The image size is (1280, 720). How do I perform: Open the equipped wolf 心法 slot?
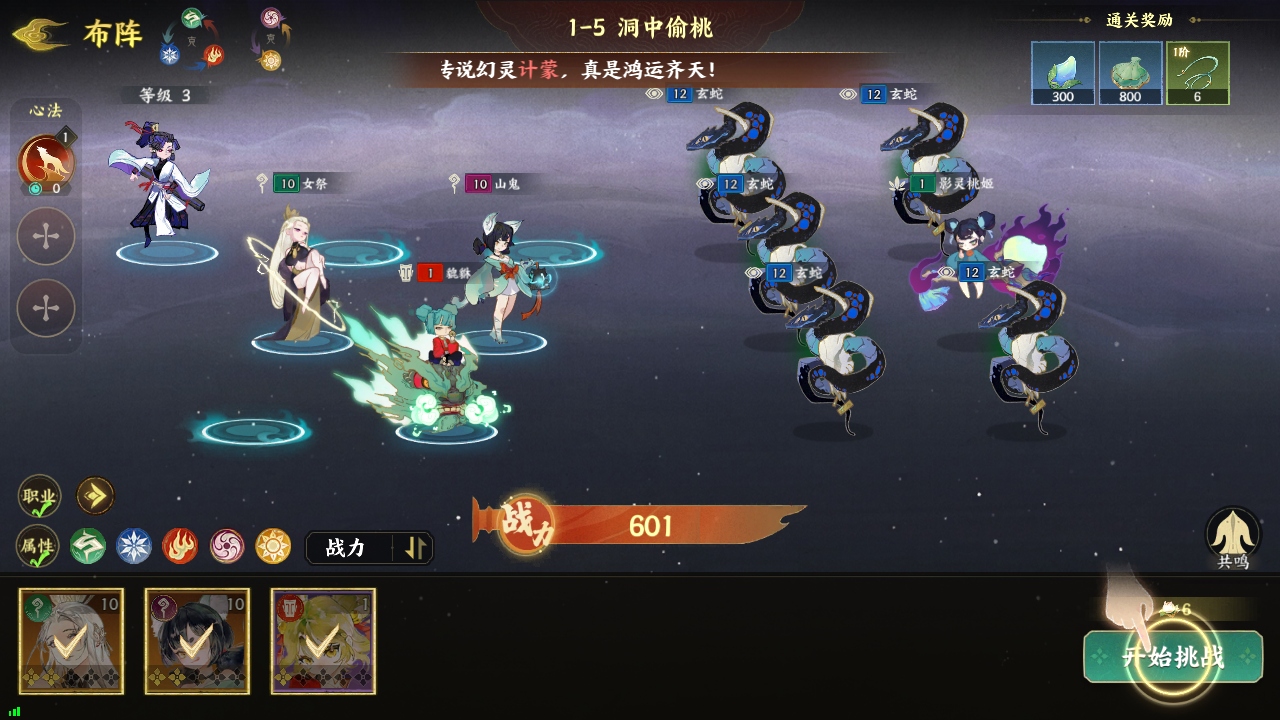[x=46, y=160]
